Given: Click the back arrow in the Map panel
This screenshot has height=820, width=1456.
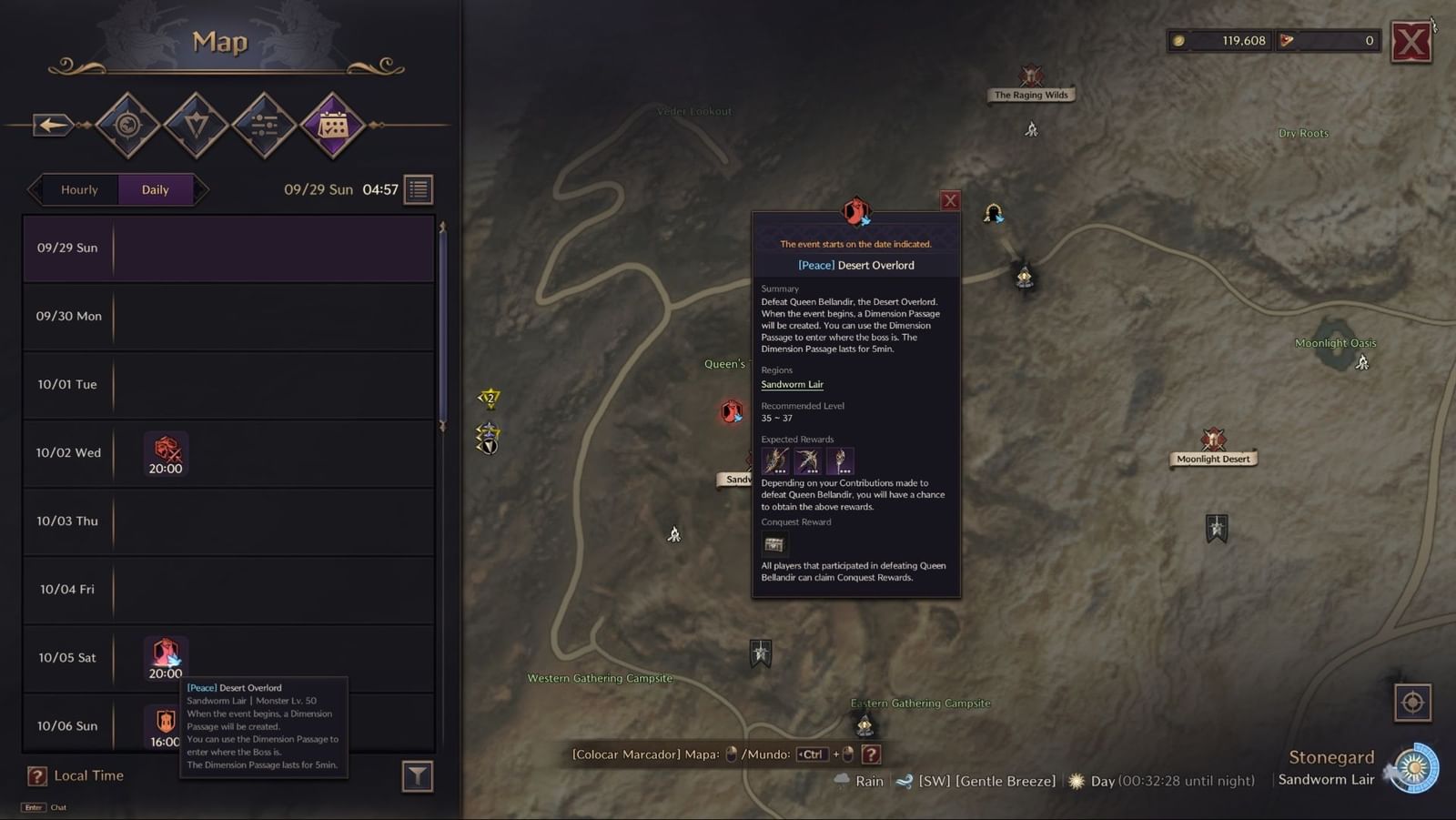Looking at the screenshot, I should click(x=51, y=125).
